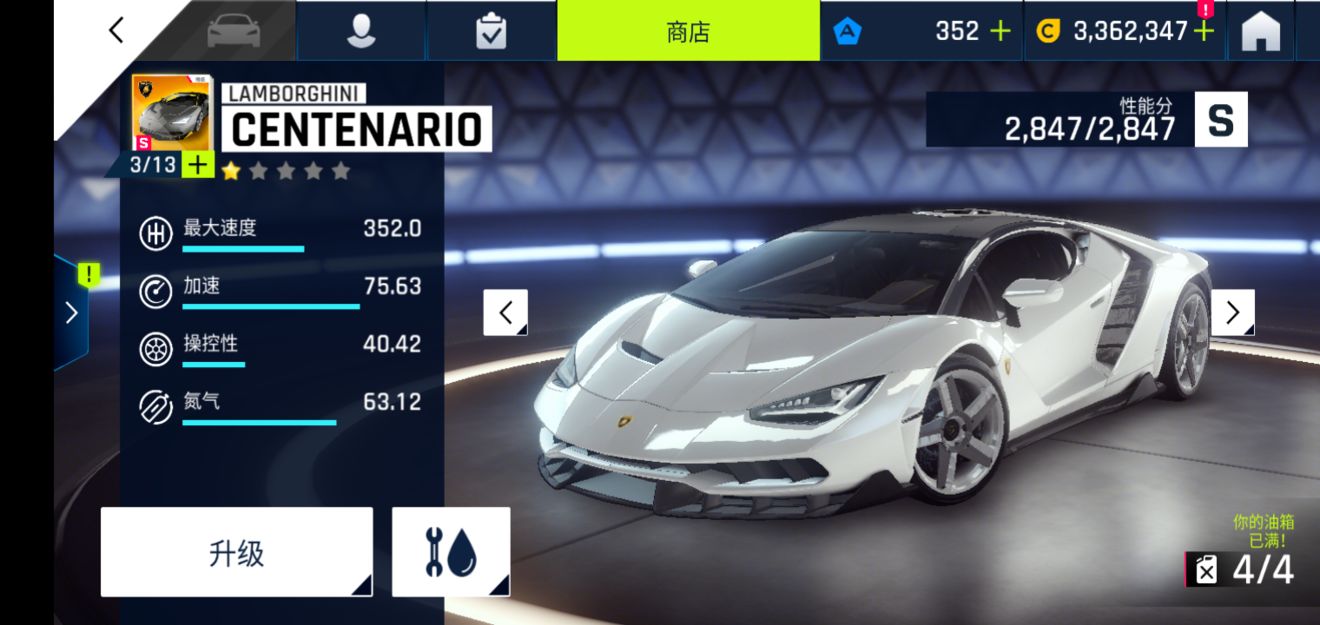Open the car garage tab
Image resolution: width=1320 pixels, height=625 pixels.
pos(233,31)
